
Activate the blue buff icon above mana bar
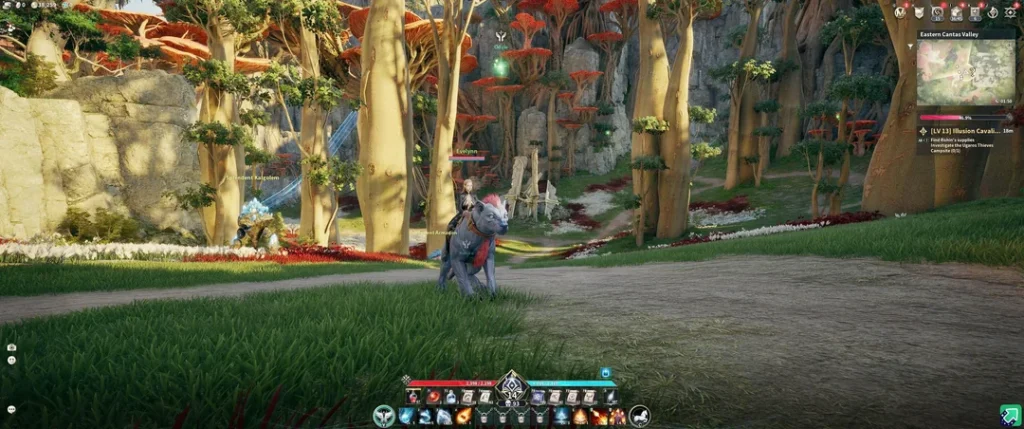[606, 373]
